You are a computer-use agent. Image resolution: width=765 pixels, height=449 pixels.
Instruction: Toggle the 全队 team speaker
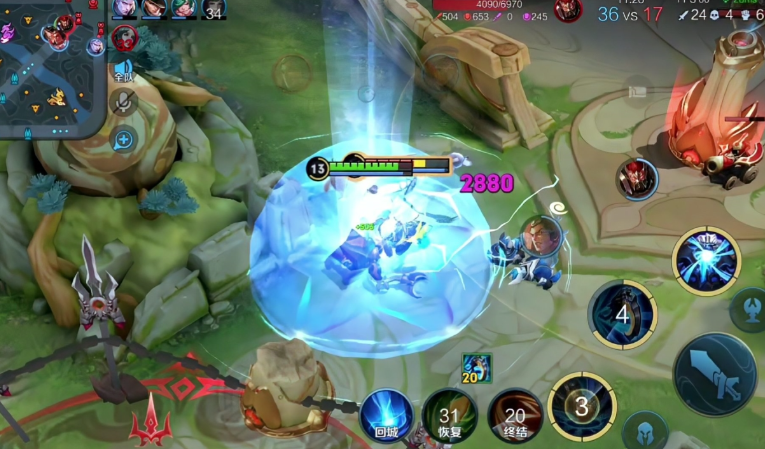(123, 71)
